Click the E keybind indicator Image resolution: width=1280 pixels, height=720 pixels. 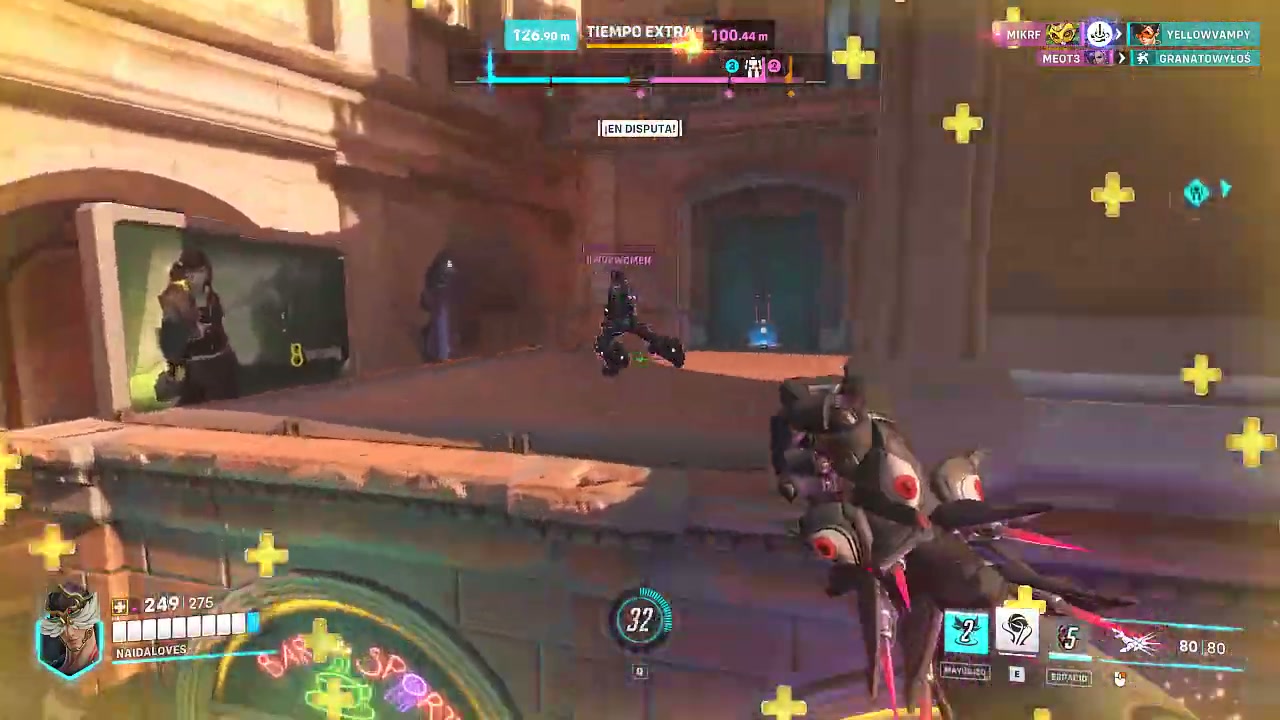(x=1016, y=673)
